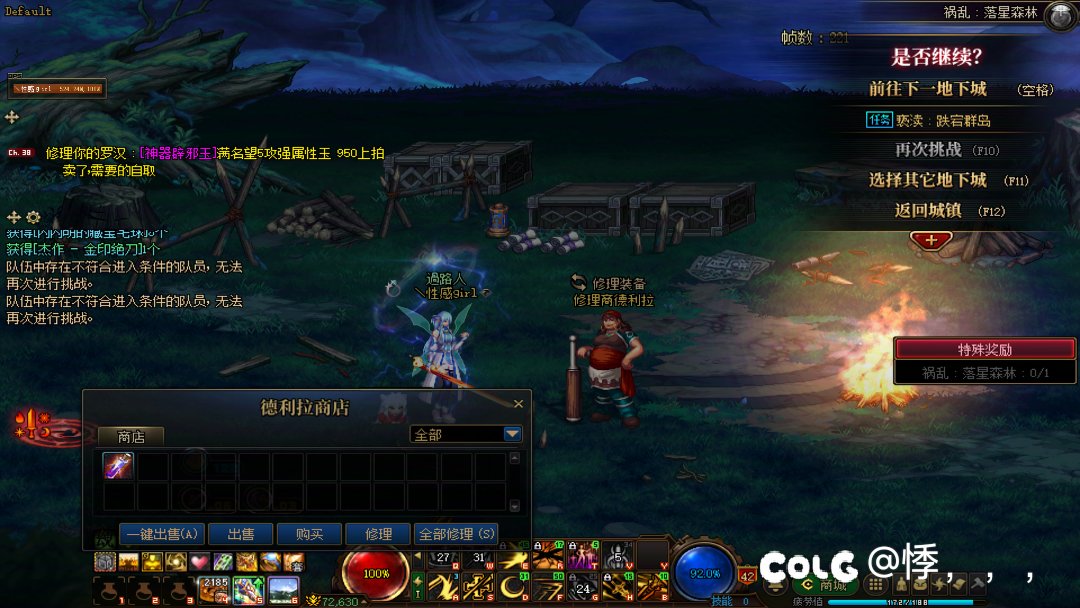This screenshot has height=608, width=1080.
Task: Open the 特殊奖励 special reward panel
Action: click(985, 349)
